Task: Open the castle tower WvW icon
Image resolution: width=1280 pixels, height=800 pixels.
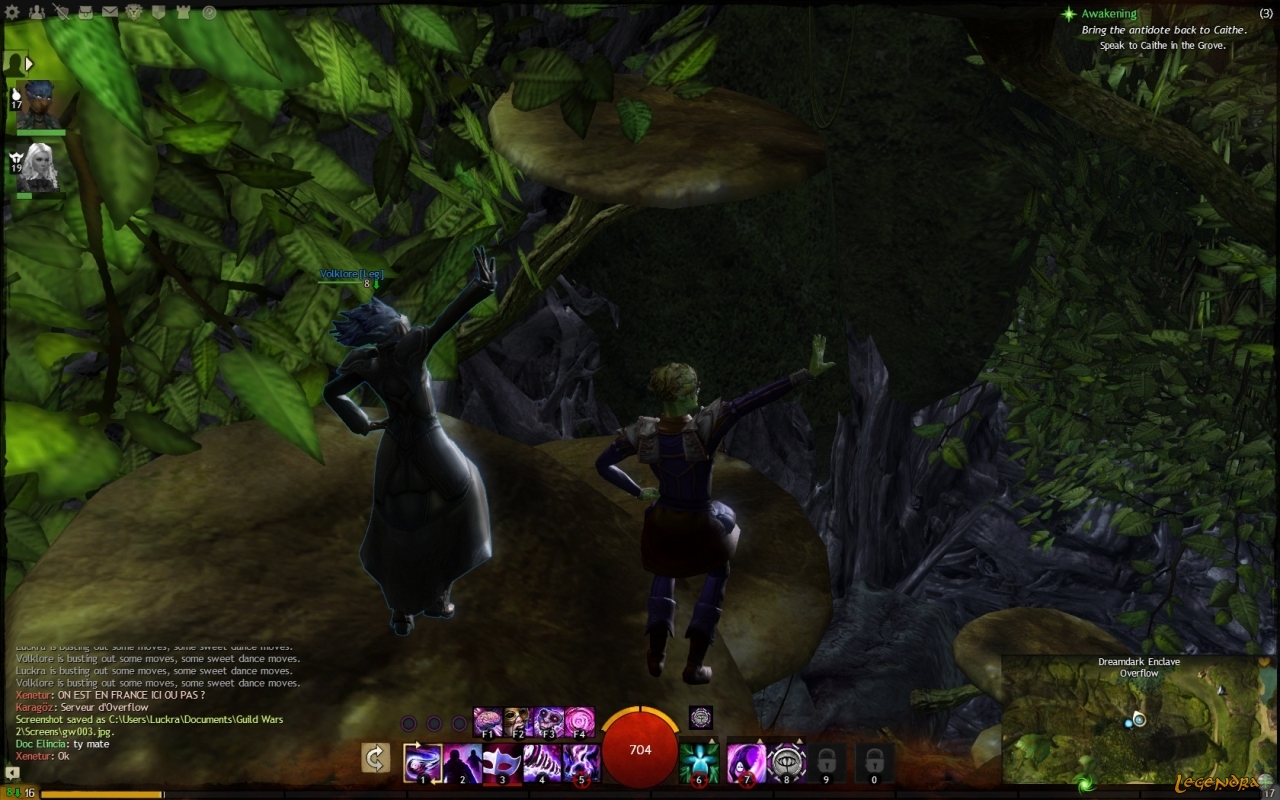Action: [184, 13]
